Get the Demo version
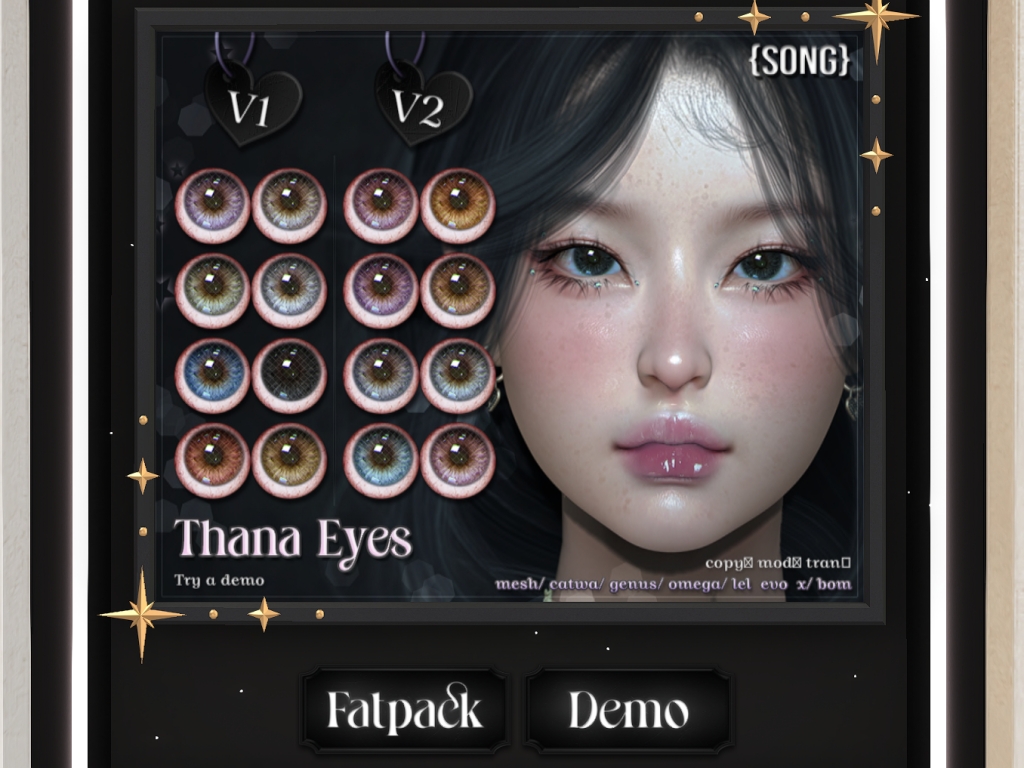The width and height of the screenshot is (1024, 768). point(628,711)
